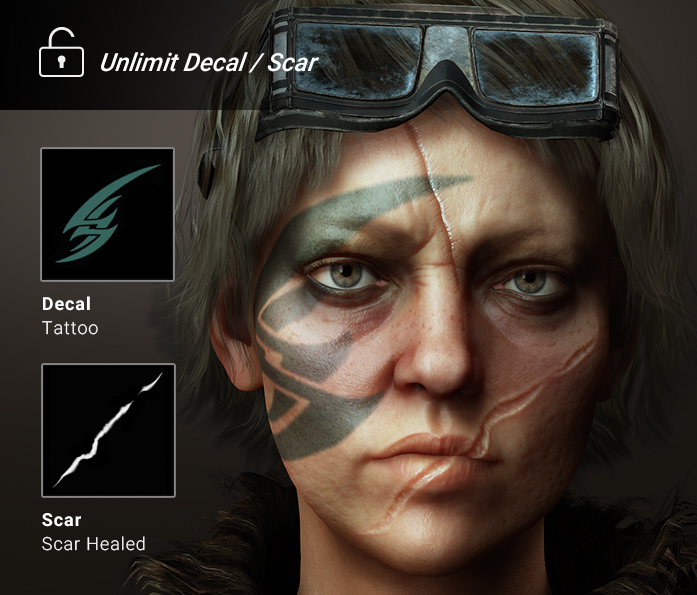Choose the Scar Healed thumbnail
This screenshot has width=697, height=595.
point(108,430)
